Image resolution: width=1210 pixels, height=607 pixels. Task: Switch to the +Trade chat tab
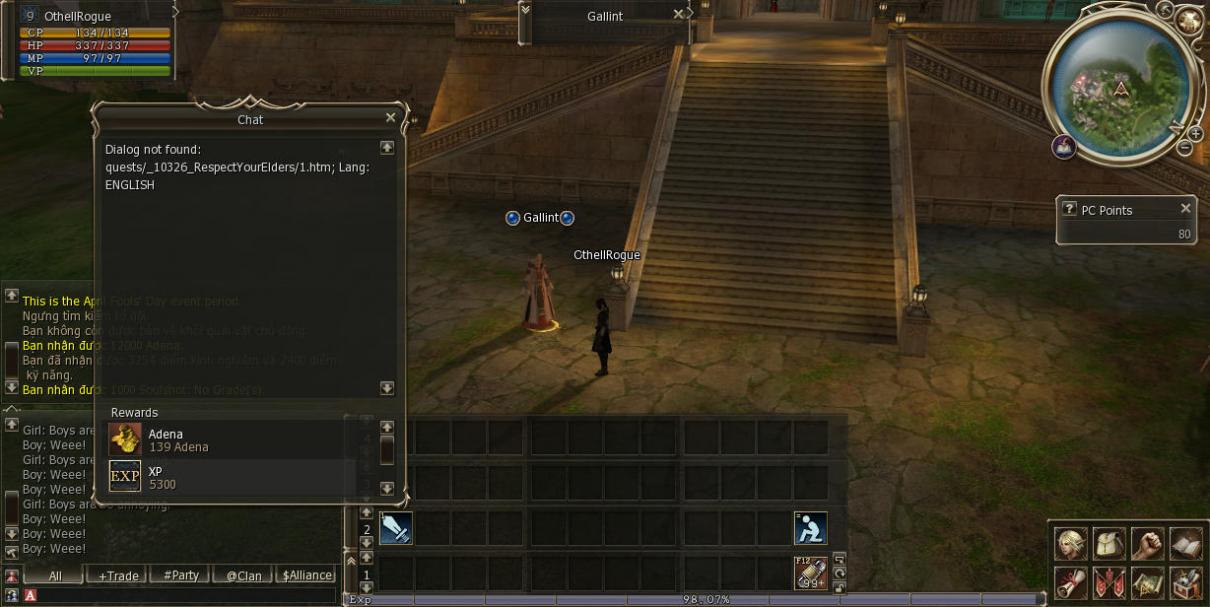click(118, 575)
